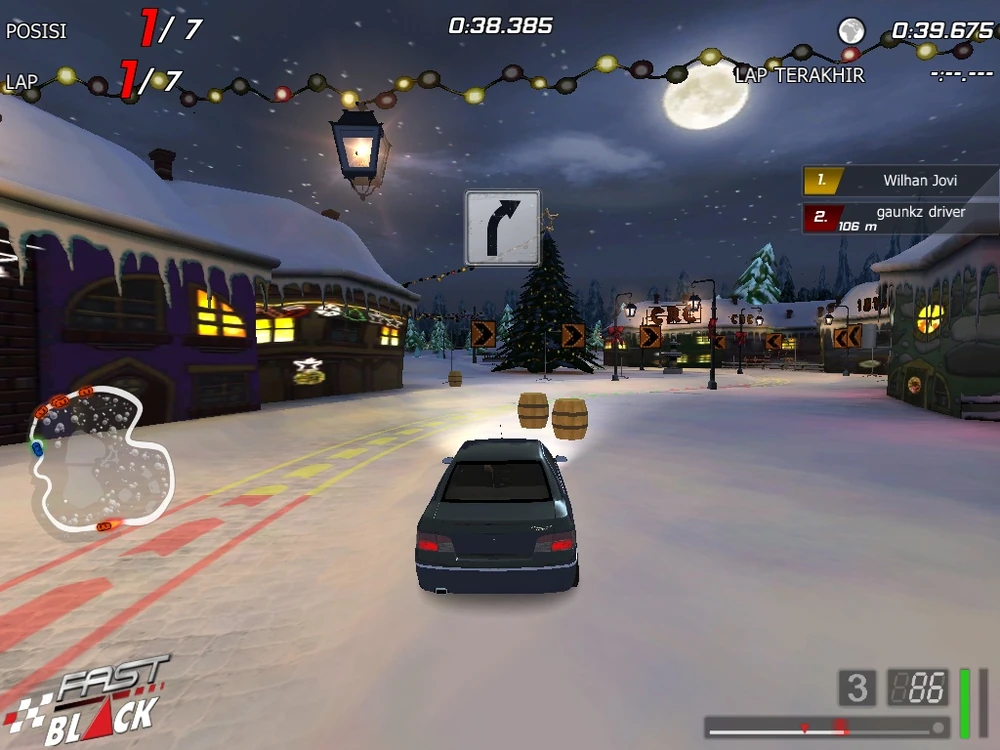This screenshot has height=750, width=1000.
Task: Click the globe icon beside the record time
Action: (x=851, y=31)
